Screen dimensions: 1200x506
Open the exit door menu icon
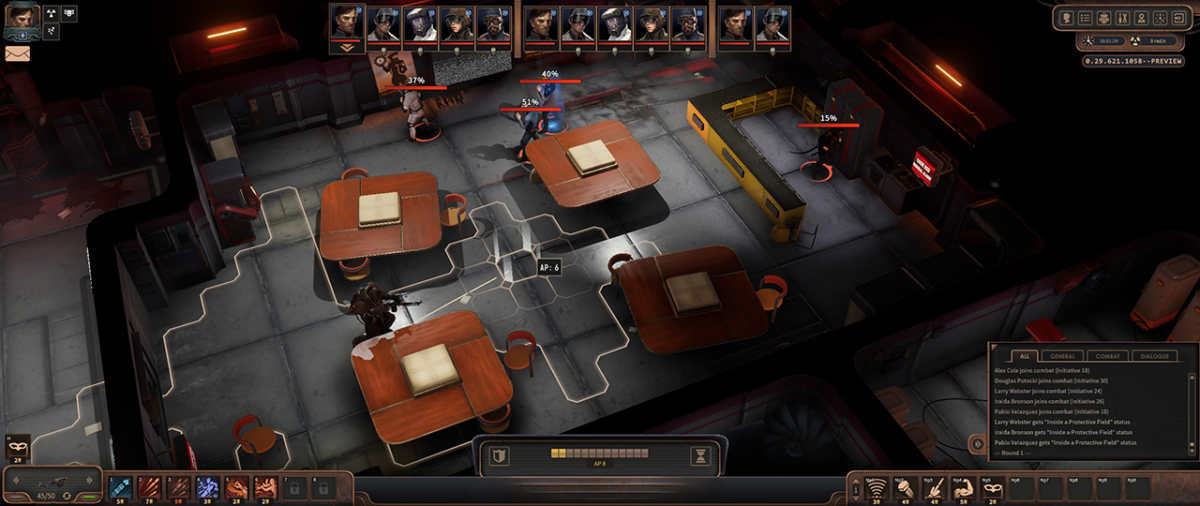[x=1180, y=17]
